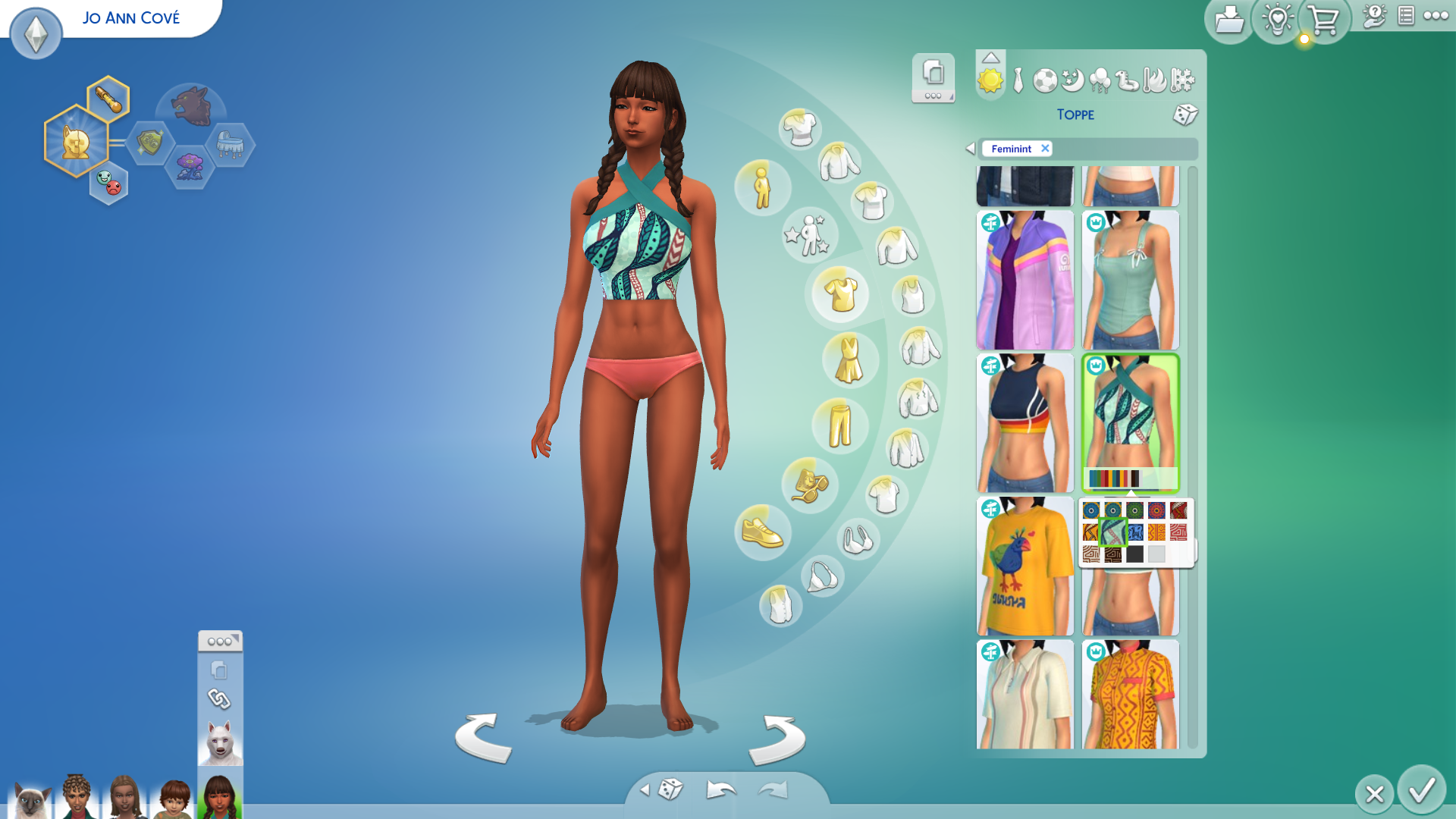Open the shoes category
This screenshot has height=819, width=1456.
tap(762, 532)
